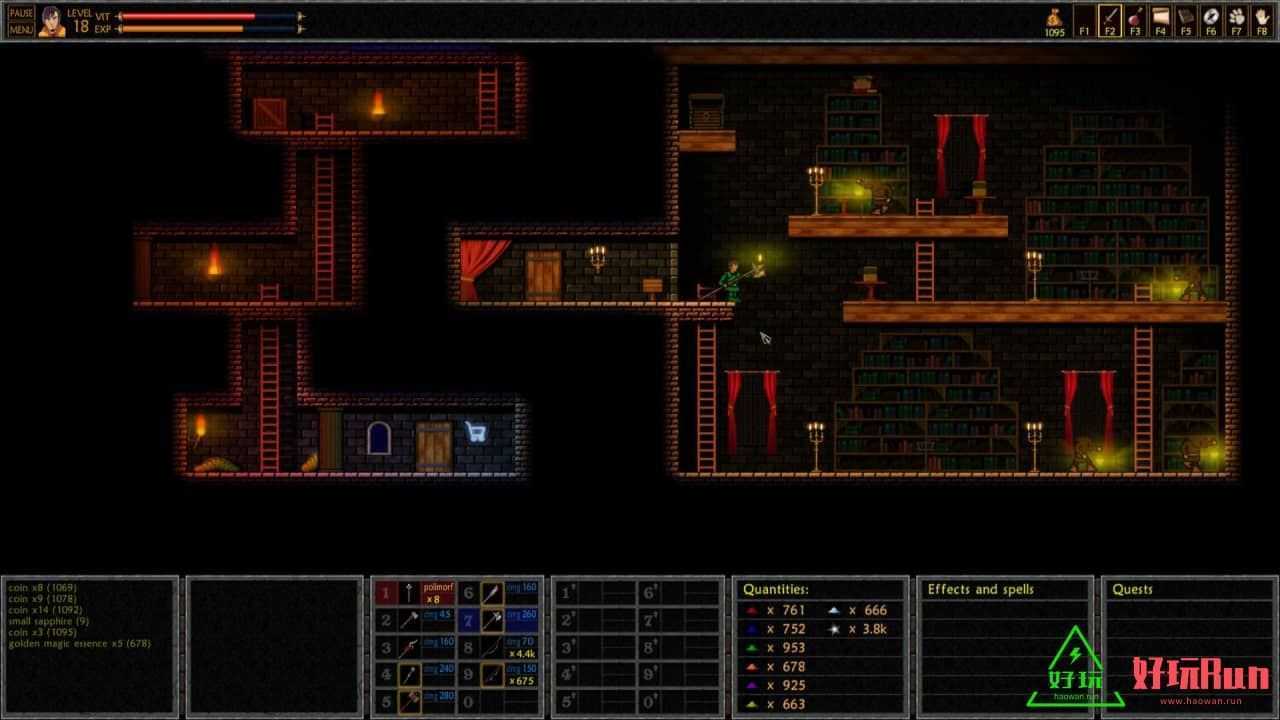Equip the hammer in hotbar slot 5
The image size is (1280, 720).
[410, 702]
